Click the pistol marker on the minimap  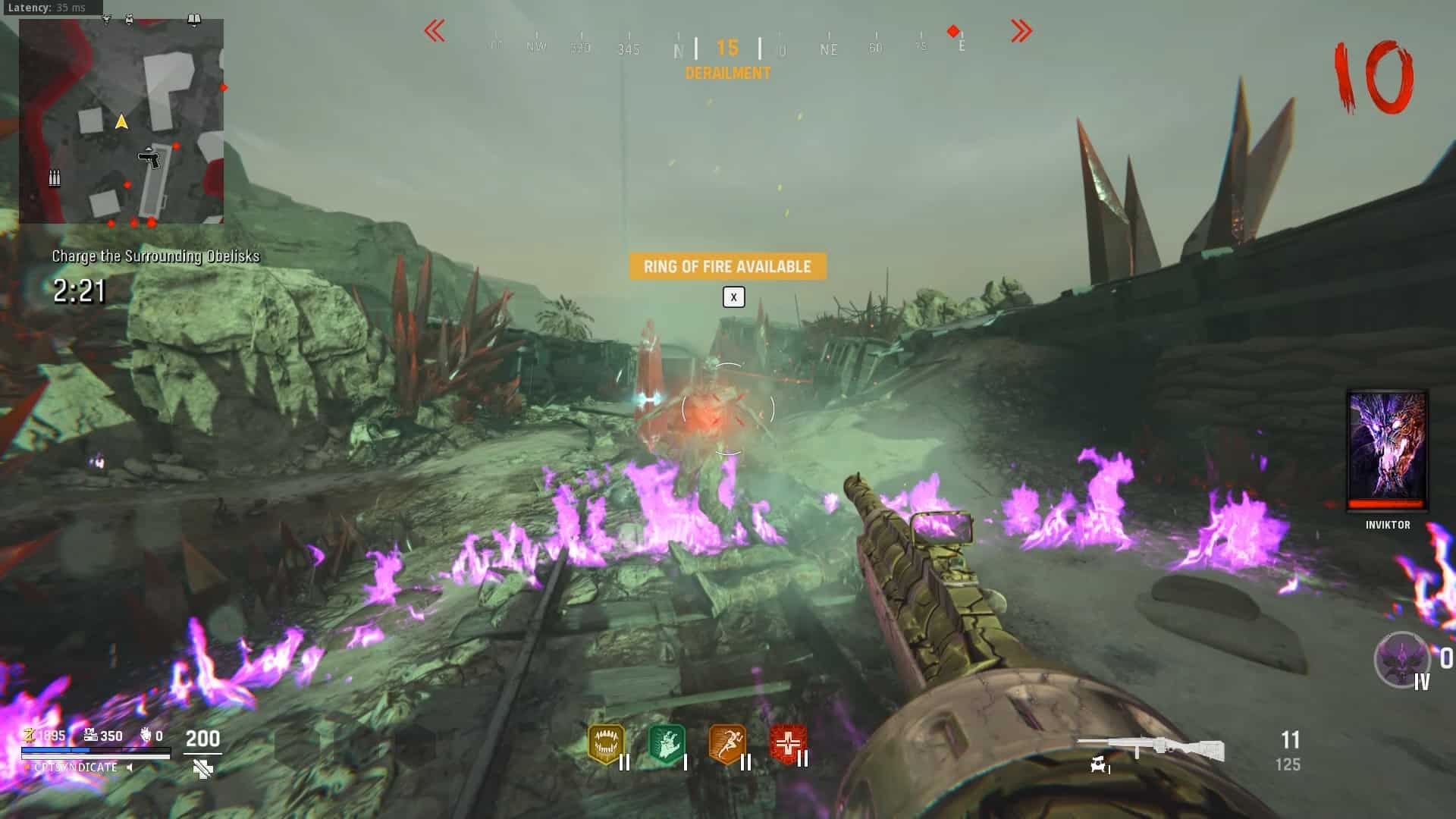tap(149, 158)
